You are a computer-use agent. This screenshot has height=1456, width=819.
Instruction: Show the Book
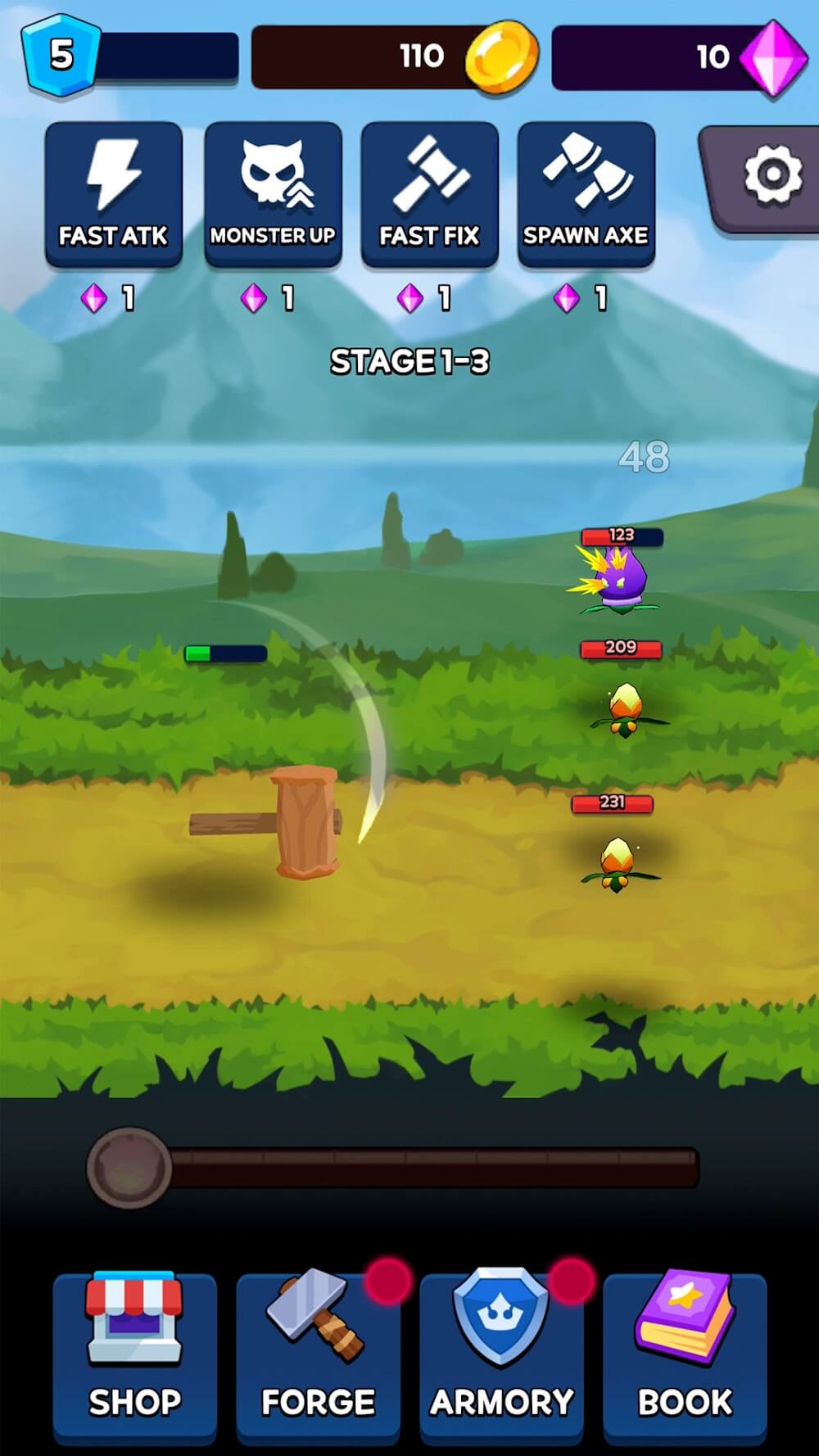685,1357
